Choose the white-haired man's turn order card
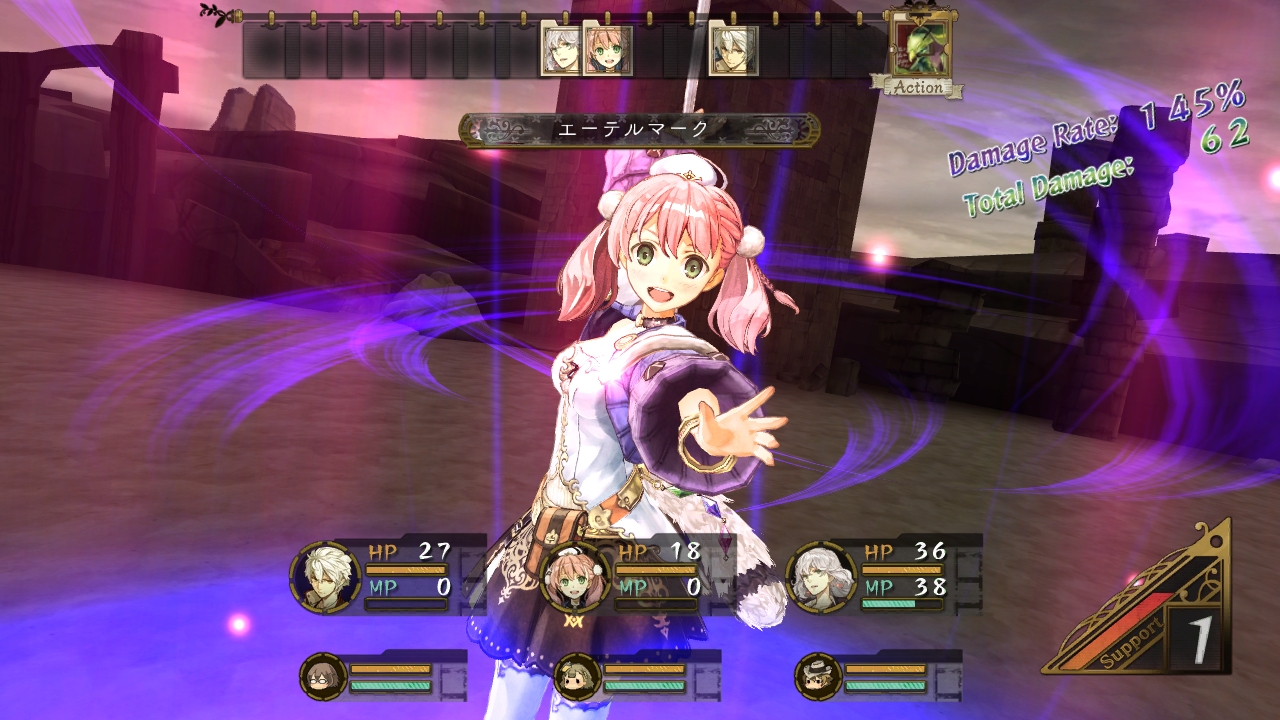The image size is (1280, 720). (x=733, y=52)
